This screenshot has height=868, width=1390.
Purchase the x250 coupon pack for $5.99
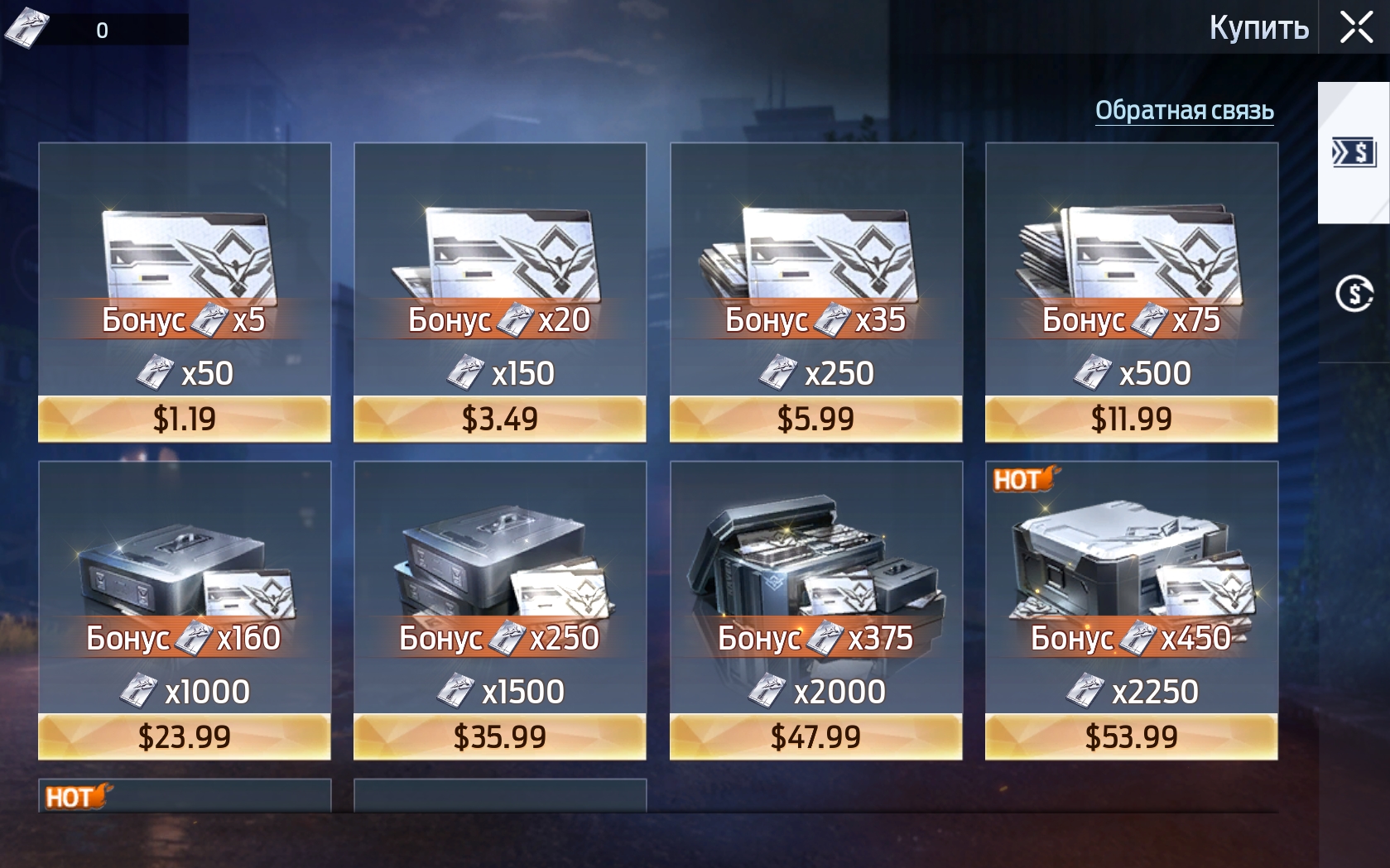[x=815, y=419]
